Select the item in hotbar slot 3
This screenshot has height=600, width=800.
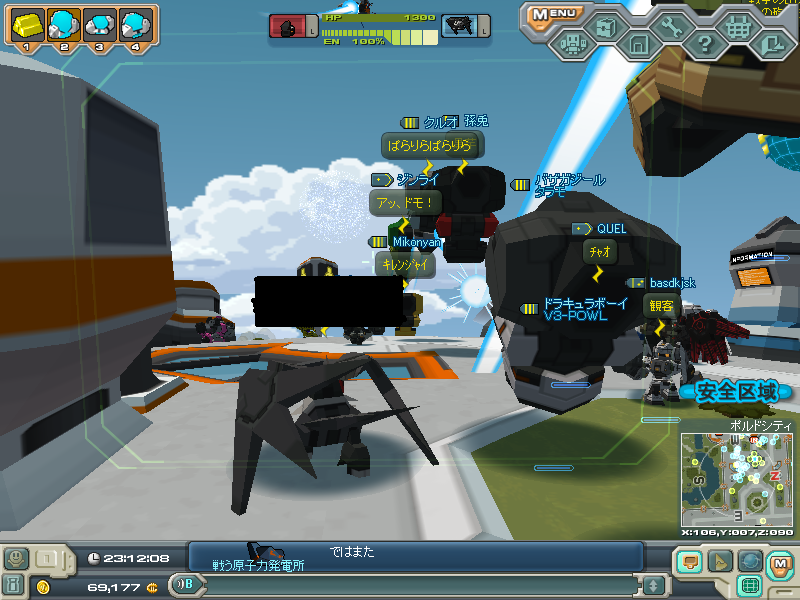99,23
